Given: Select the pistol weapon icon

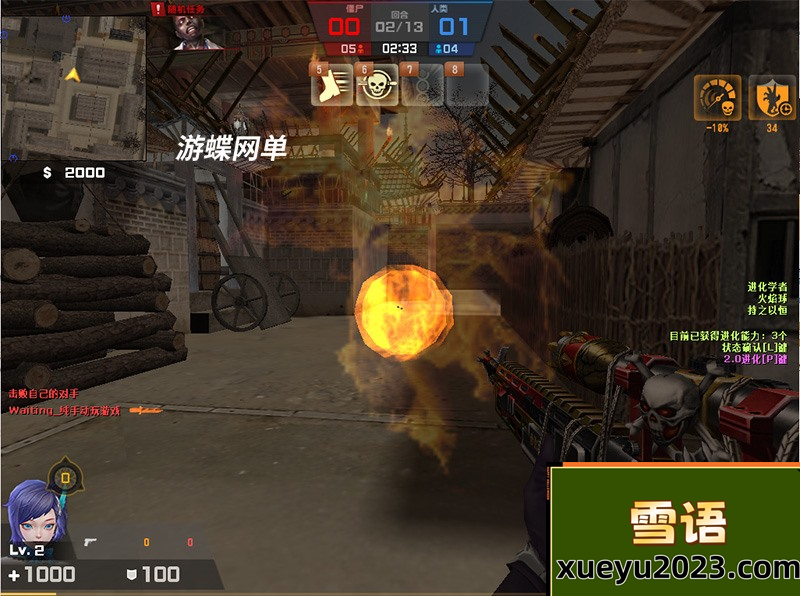Looking at the screenshot, I should (x=91, y=542).
